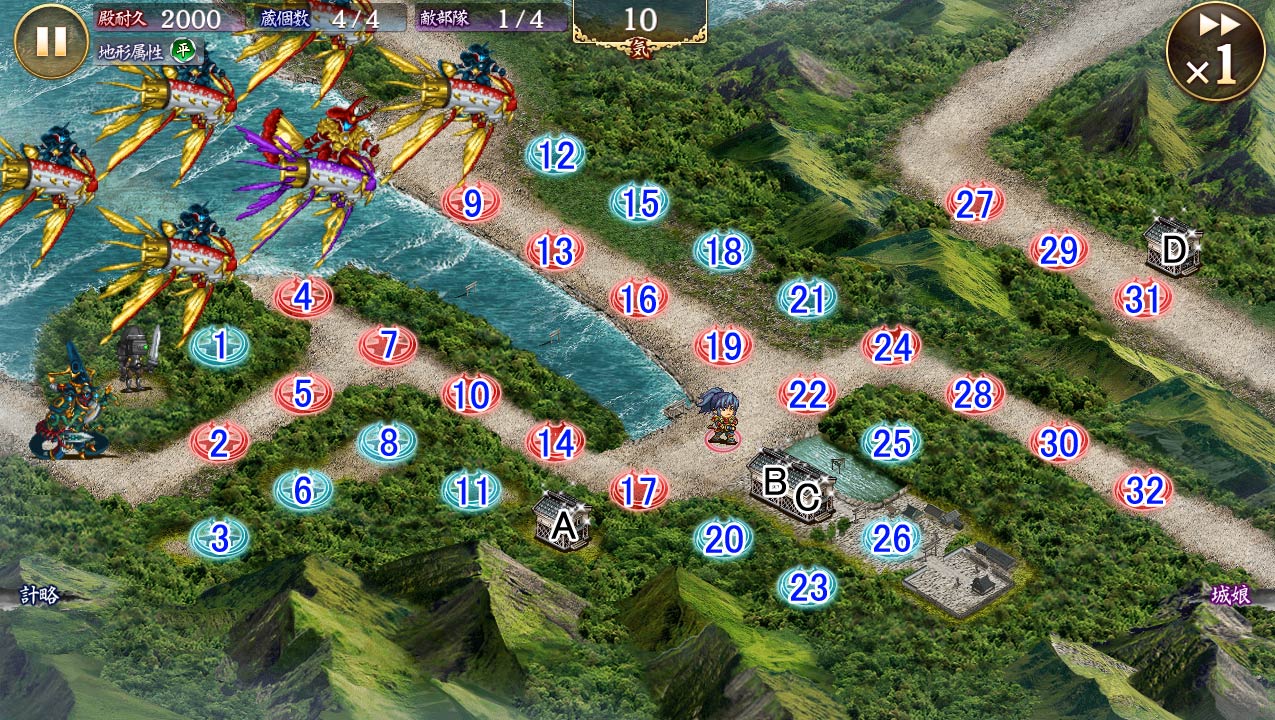Open the 計略 stratagem panel
The image size is (1275, 720).
(38, 596)
